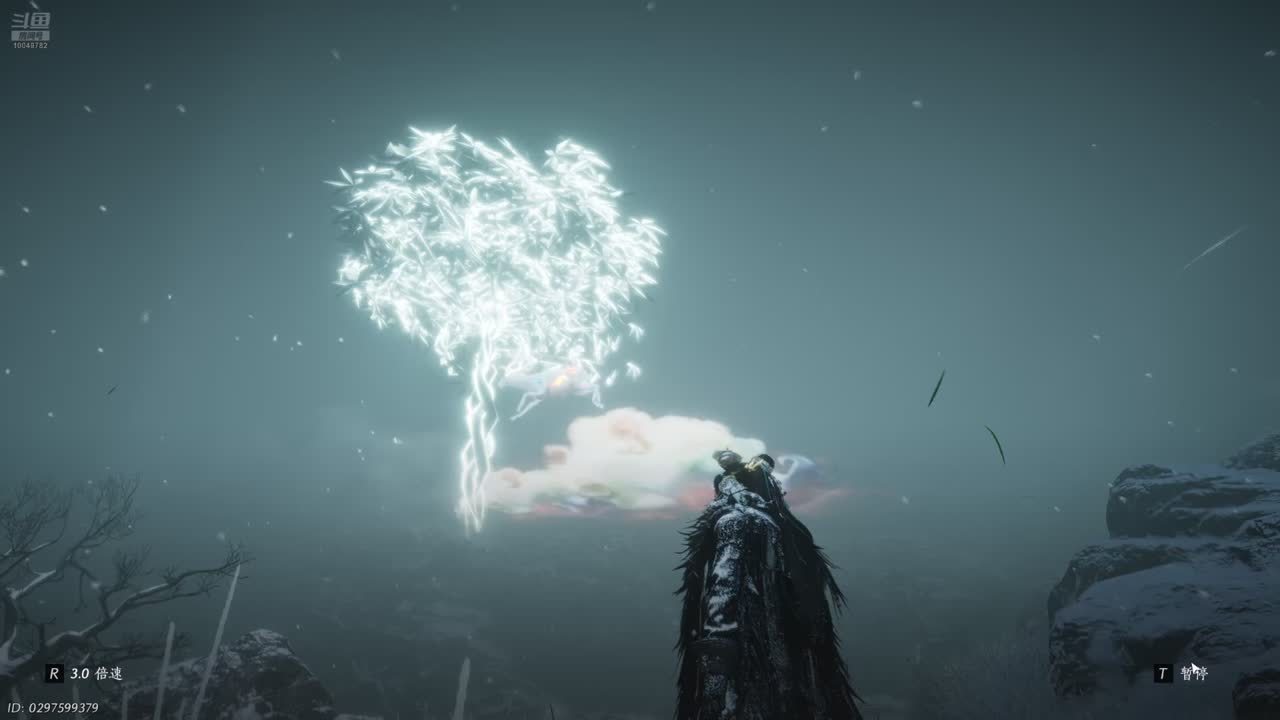Pause the cutscene with the 暂停 control
Viewport: 1280px width, 720px height.
(1182, 673)
